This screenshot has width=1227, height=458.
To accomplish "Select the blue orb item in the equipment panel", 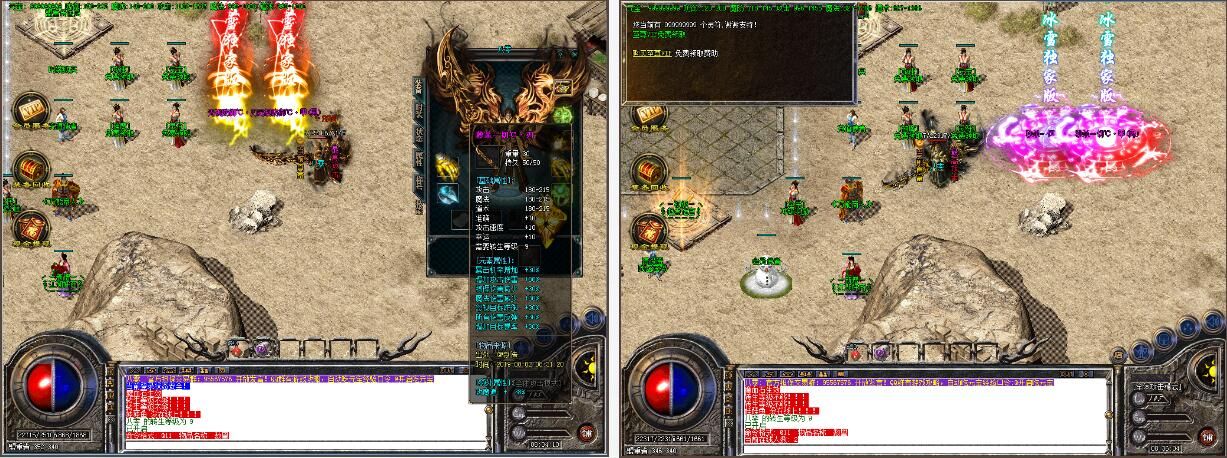I will pyautogui.click(x=446, y=192).
